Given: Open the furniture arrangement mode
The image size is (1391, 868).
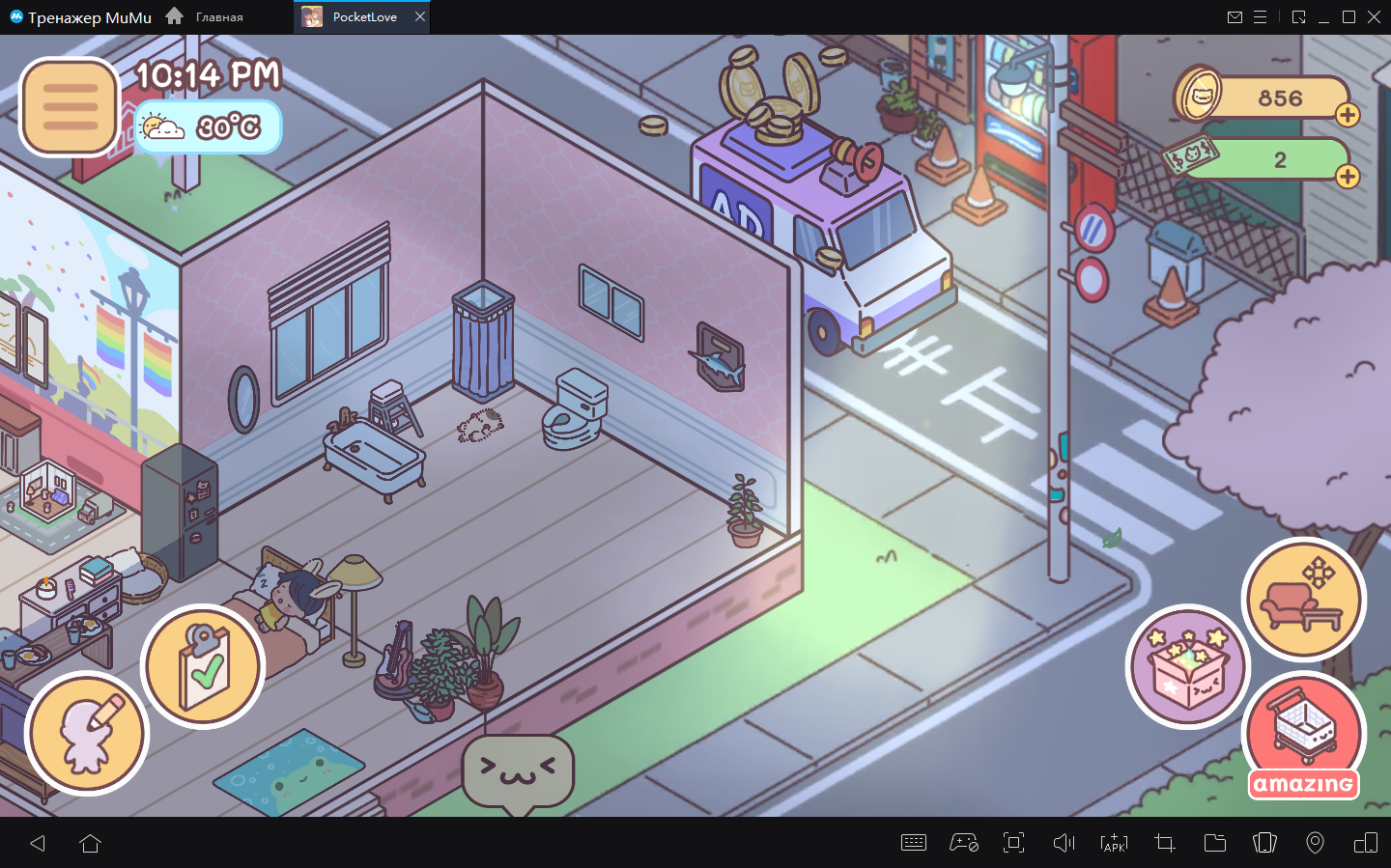Looking at the screenshot, I should [1303, 599].
